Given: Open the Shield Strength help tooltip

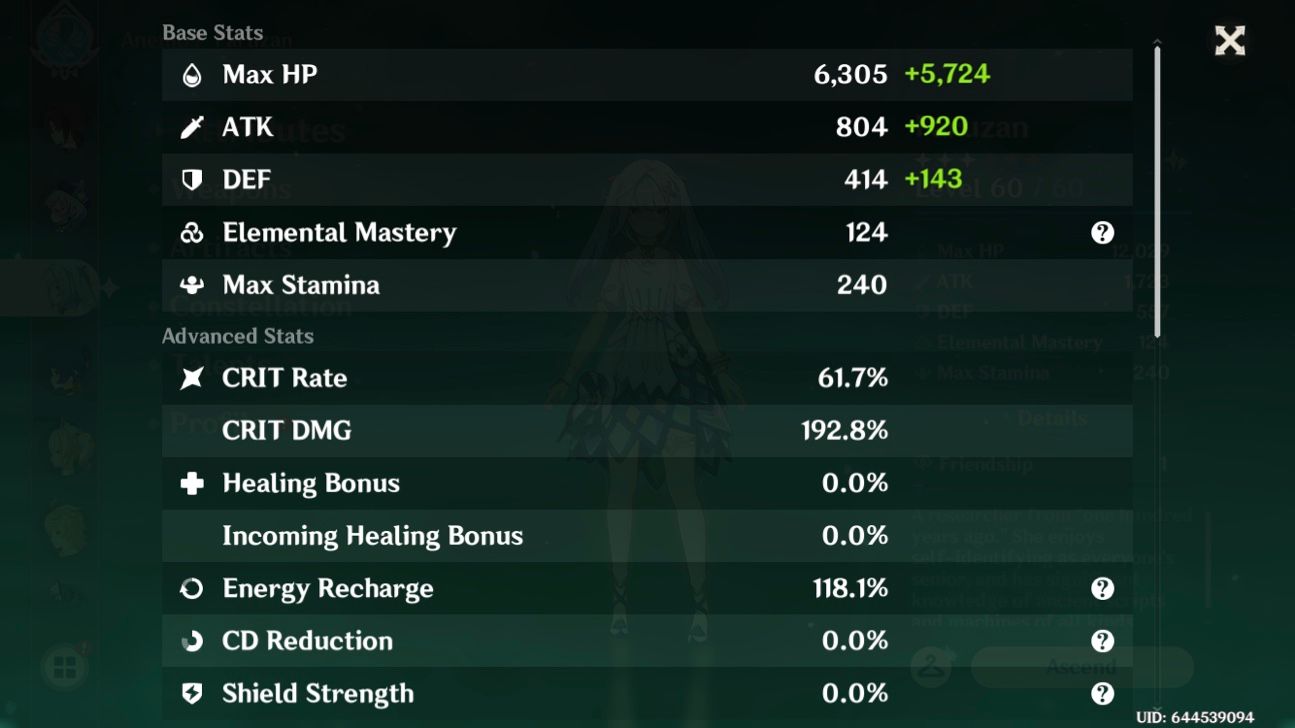Looking at the screenshot, I should pos(1103,693).
